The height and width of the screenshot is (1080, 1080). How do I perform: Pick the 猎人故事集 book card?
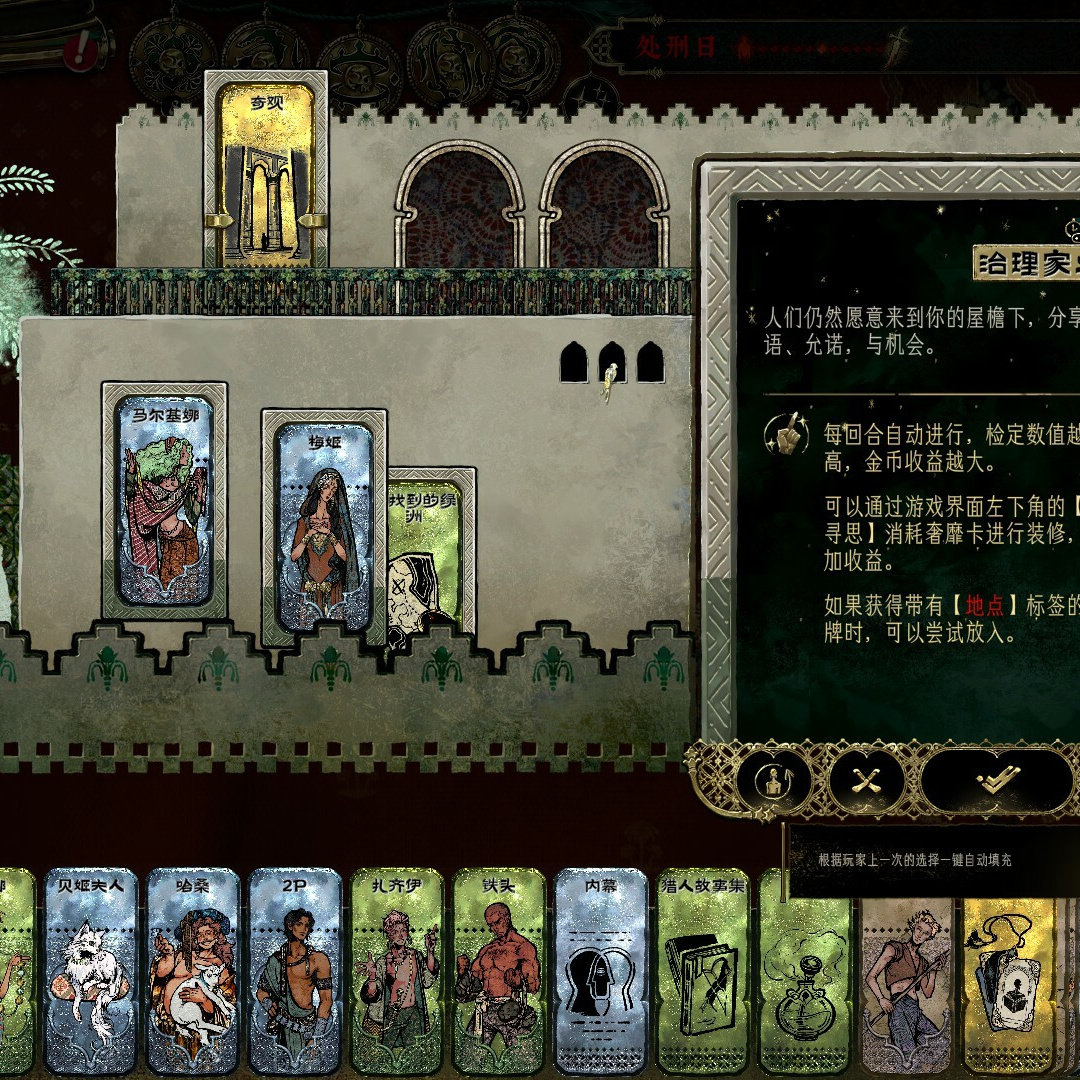pyautogui.click(x=703, y=969)
